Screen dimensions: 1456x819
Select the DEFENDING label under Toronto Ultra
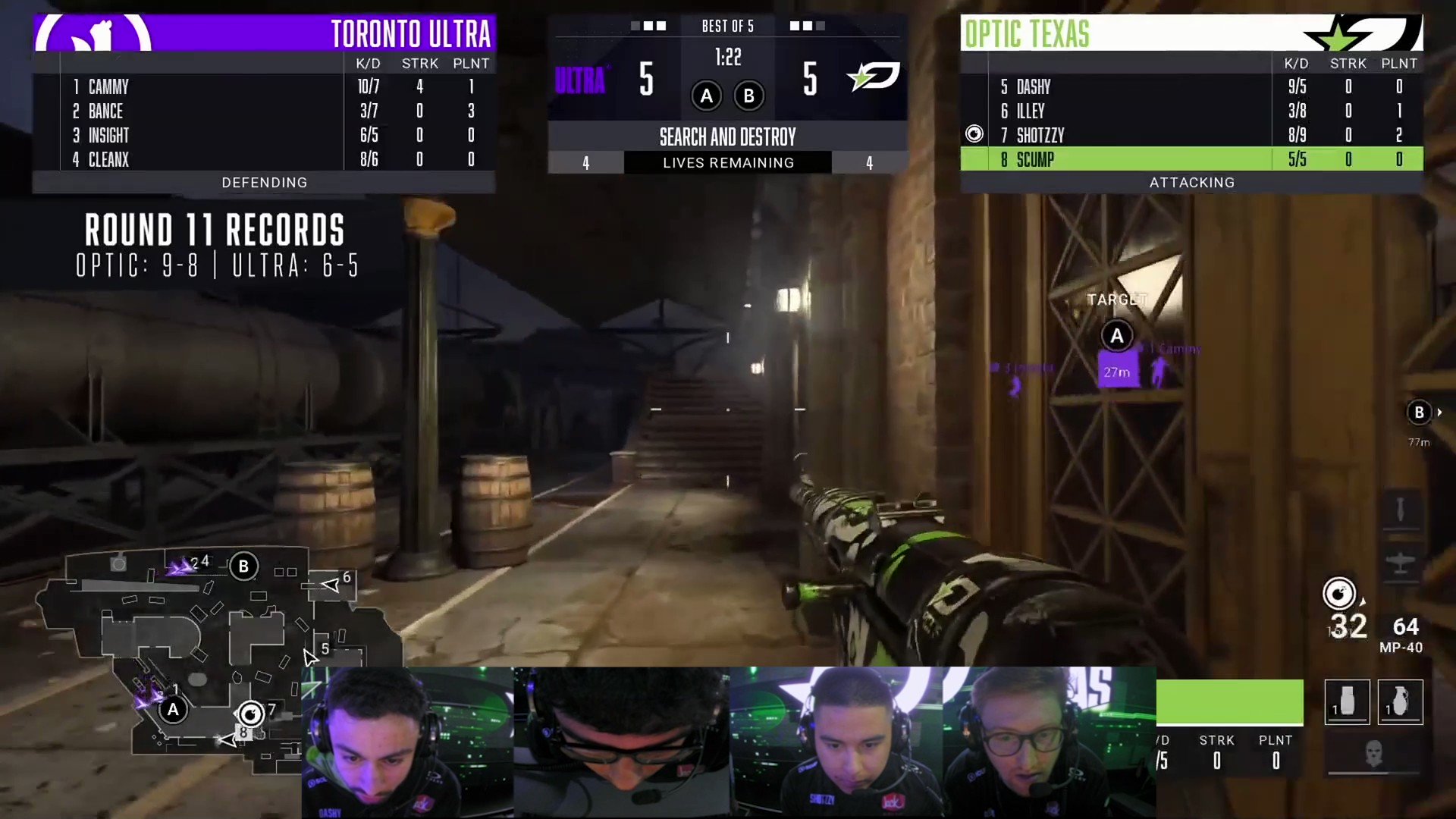coord(265,182)
